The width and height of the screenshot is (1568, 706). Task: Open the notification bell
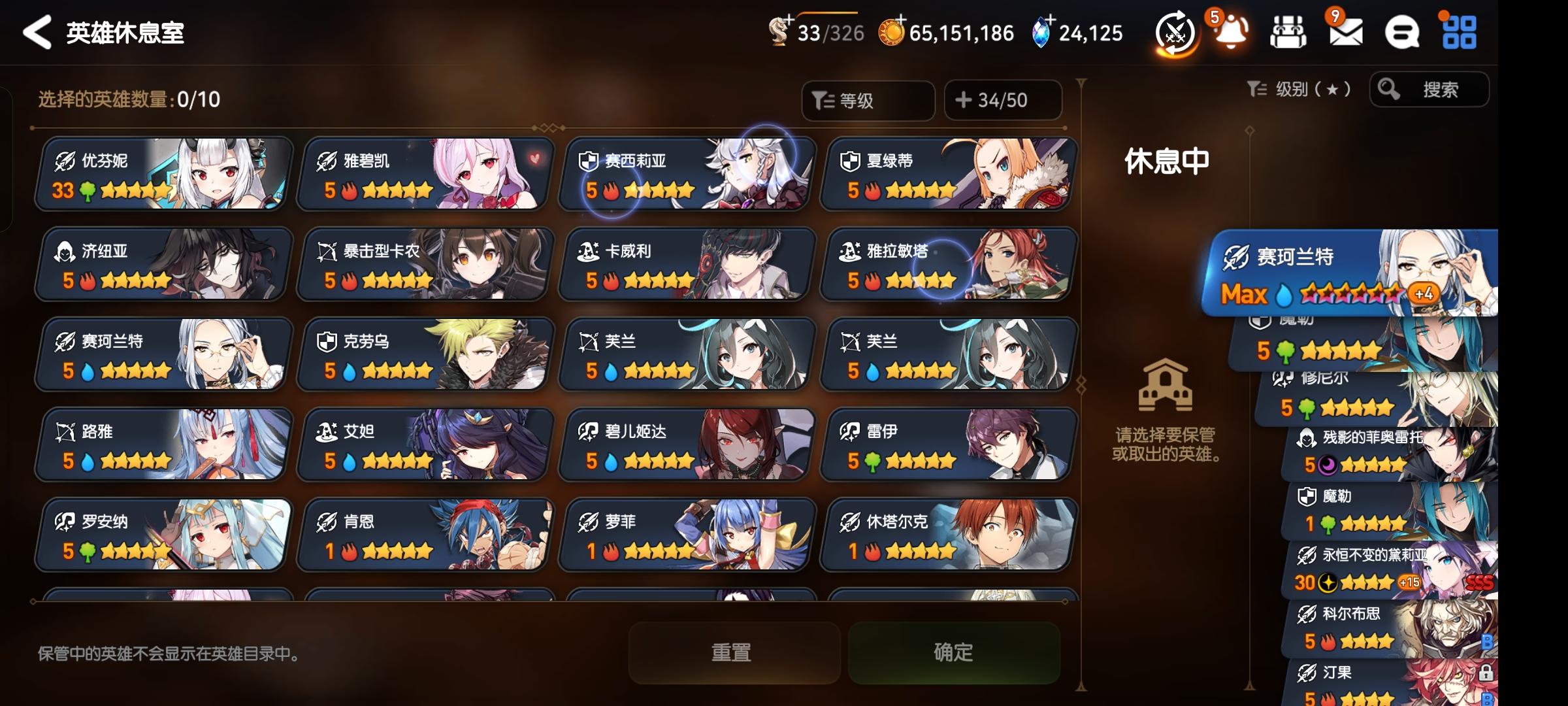tap(1231, 34)
